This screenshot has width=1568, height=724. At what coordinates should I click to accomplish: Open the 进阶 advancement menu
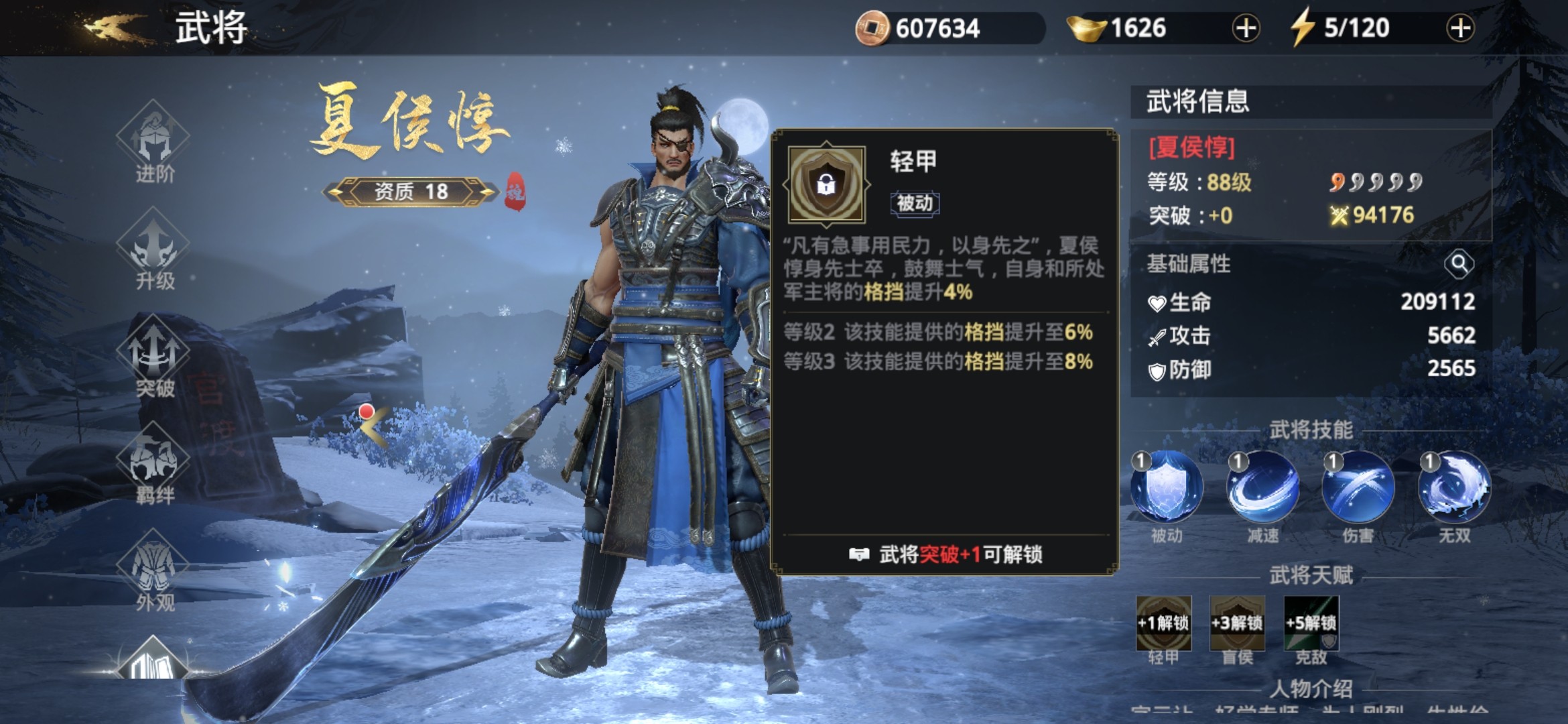(x=153, y=141)
